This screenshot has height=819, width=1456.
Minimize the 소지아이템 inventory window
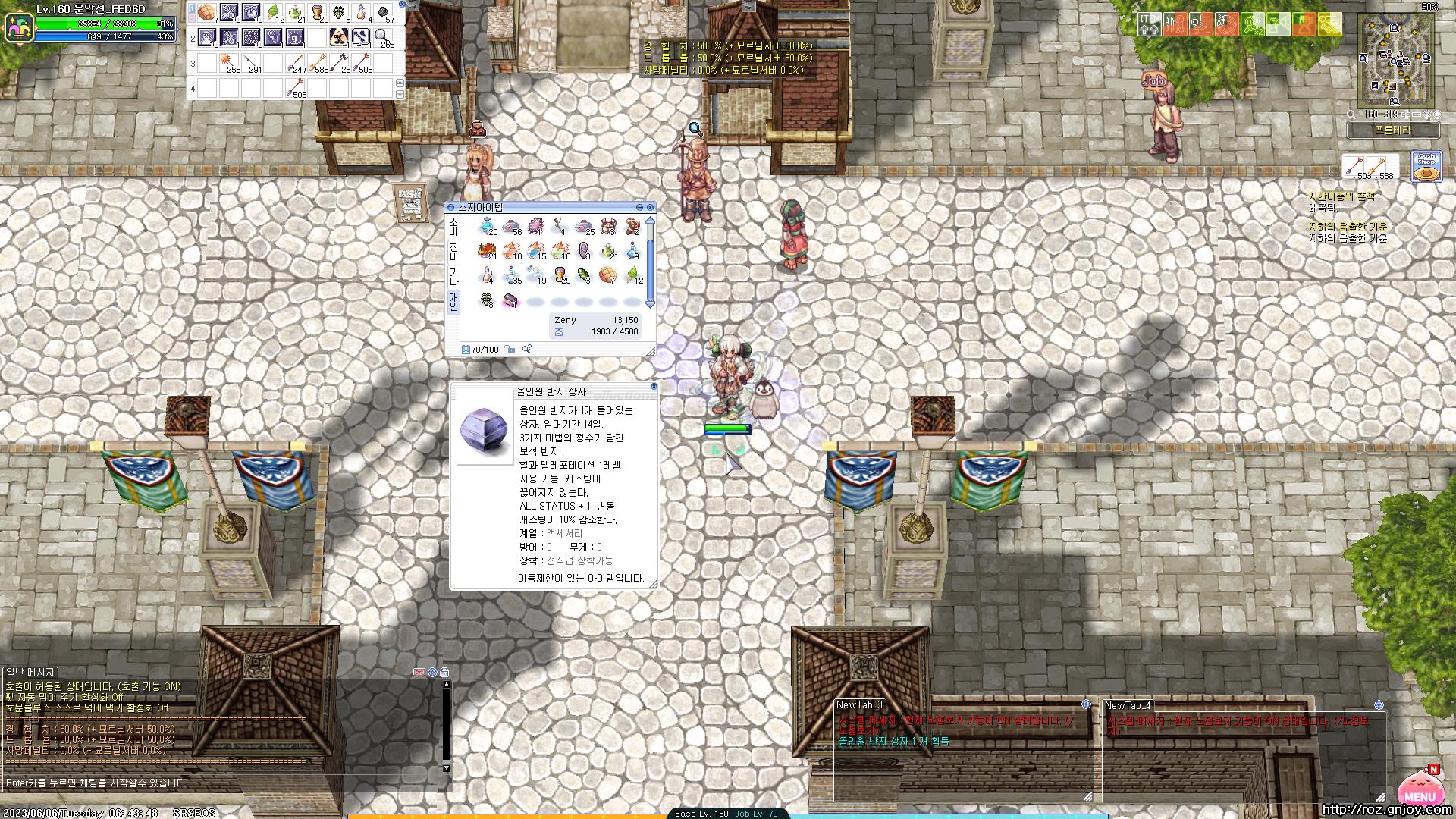pos(639,207)
